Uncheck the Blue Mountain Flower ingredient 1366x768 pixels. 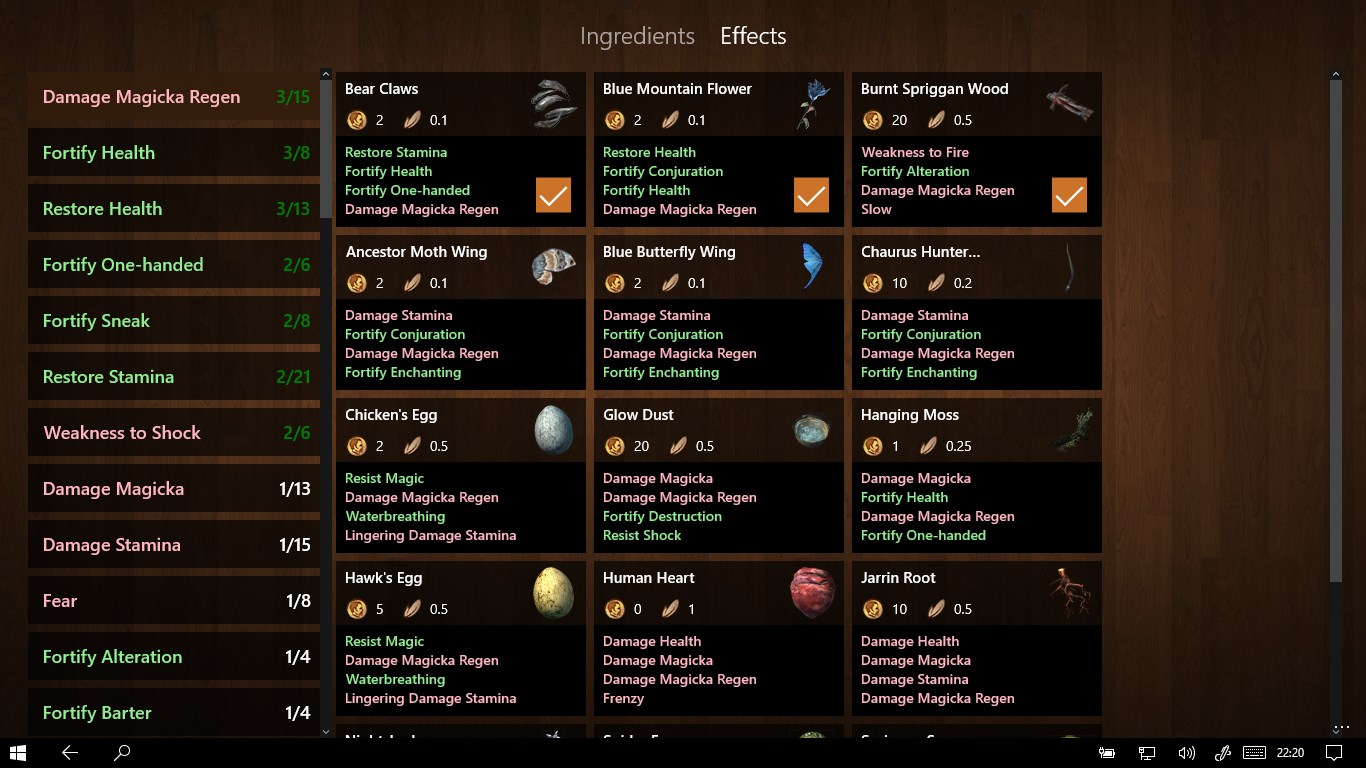point(811,195)
